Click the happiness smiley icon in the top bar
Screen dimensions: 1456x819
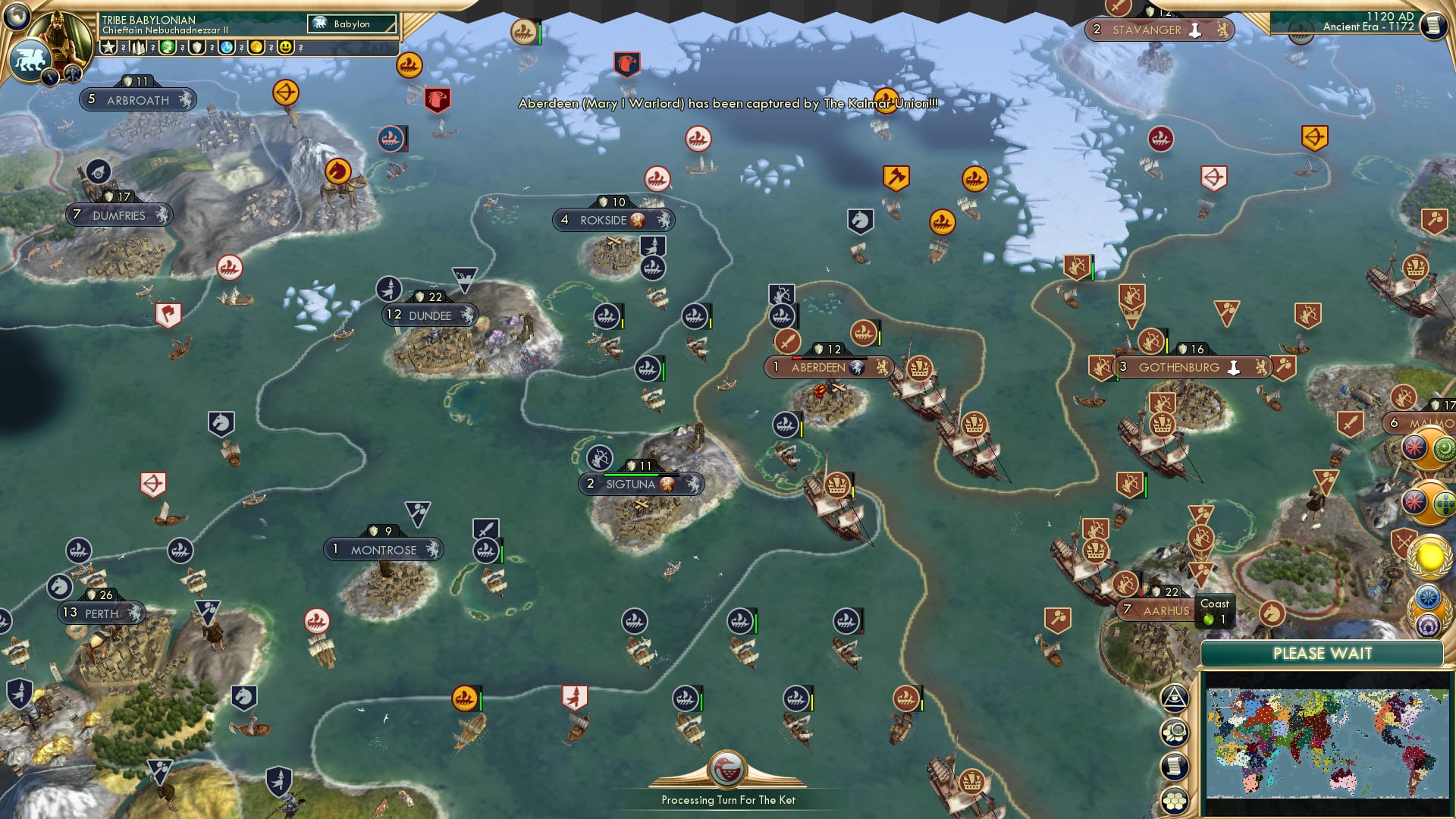285,47
